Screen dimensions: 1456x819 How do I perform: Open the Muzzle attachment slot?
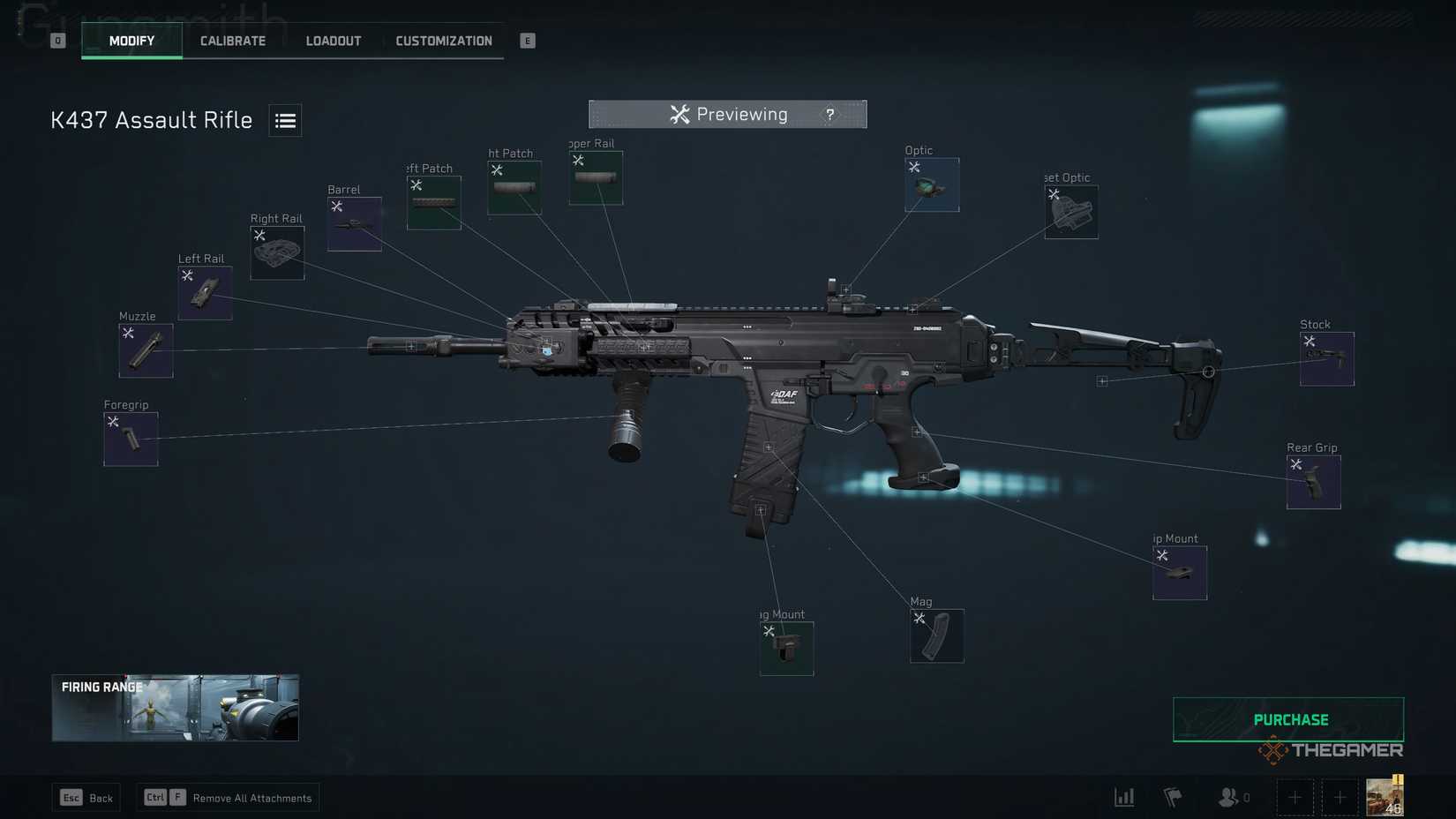(x=146, y=349)
